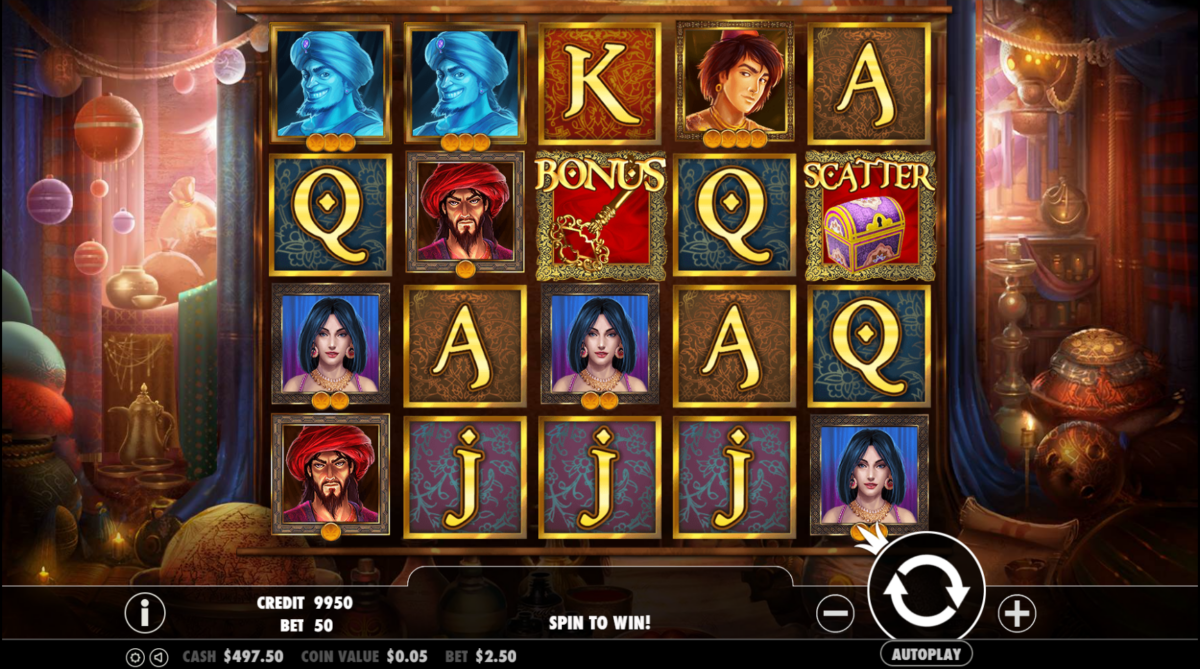Toggle sound with the speaker icon
The image size is (1200, 669).
point(157,657)
